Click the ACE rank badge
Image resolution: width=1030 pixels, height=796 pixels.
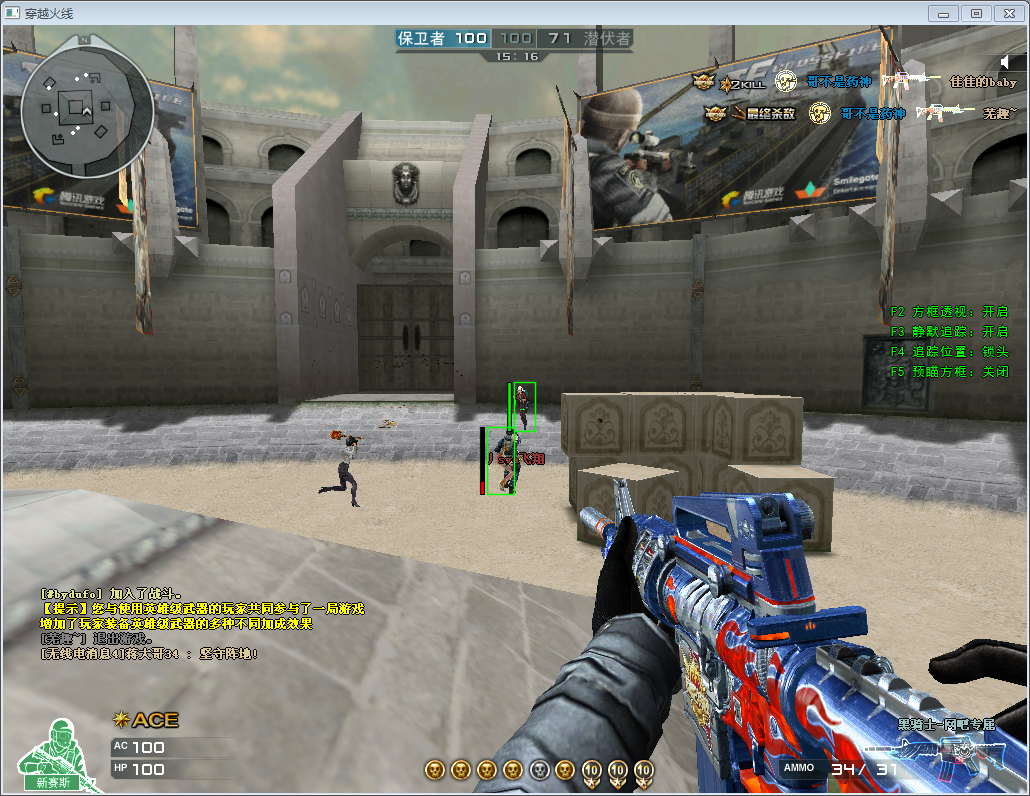click(146, 720)
